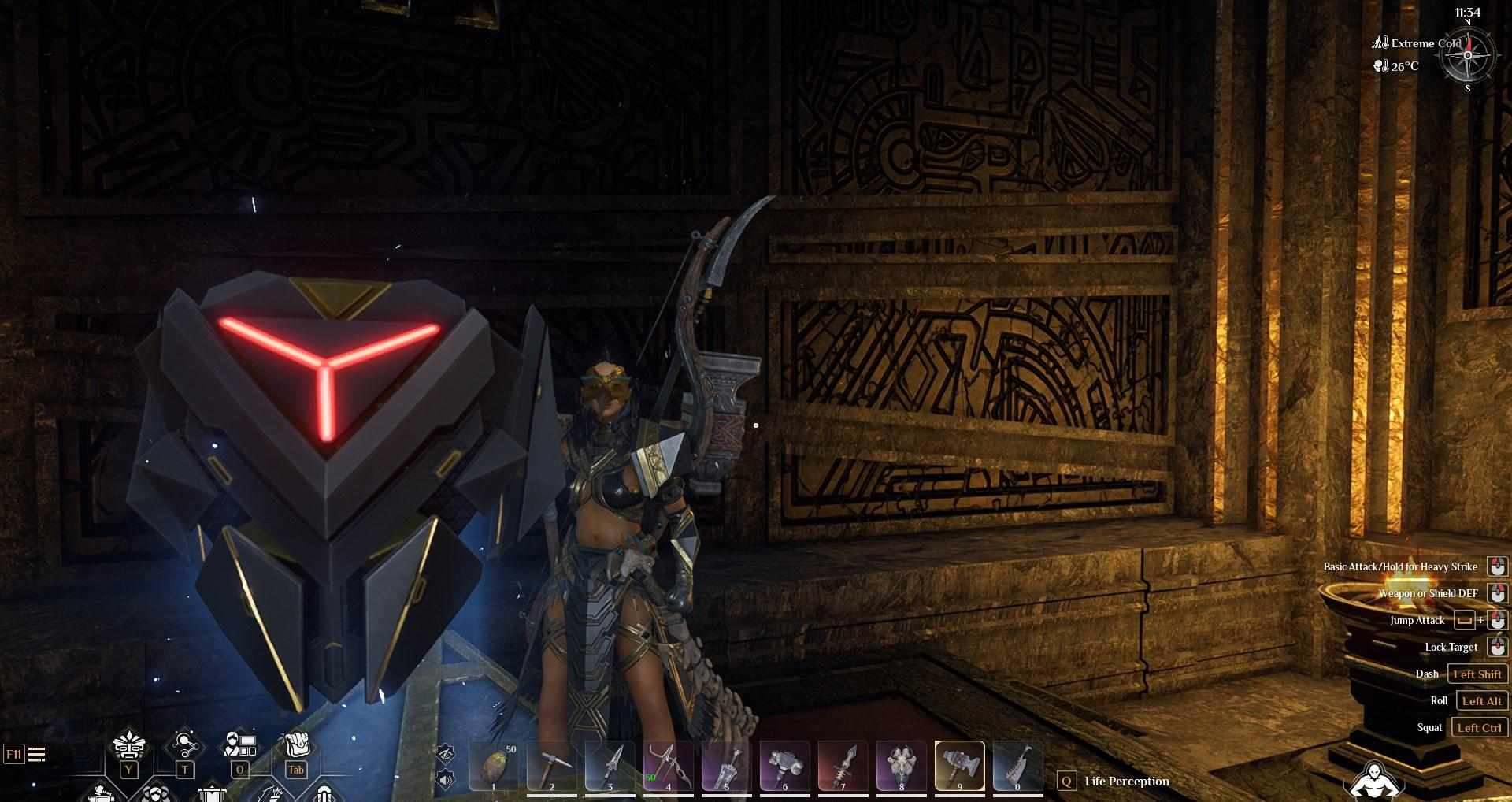Select the beast skull item in slot 8
This screenshot has width=1512, height=802.
(x=901, y=766)
